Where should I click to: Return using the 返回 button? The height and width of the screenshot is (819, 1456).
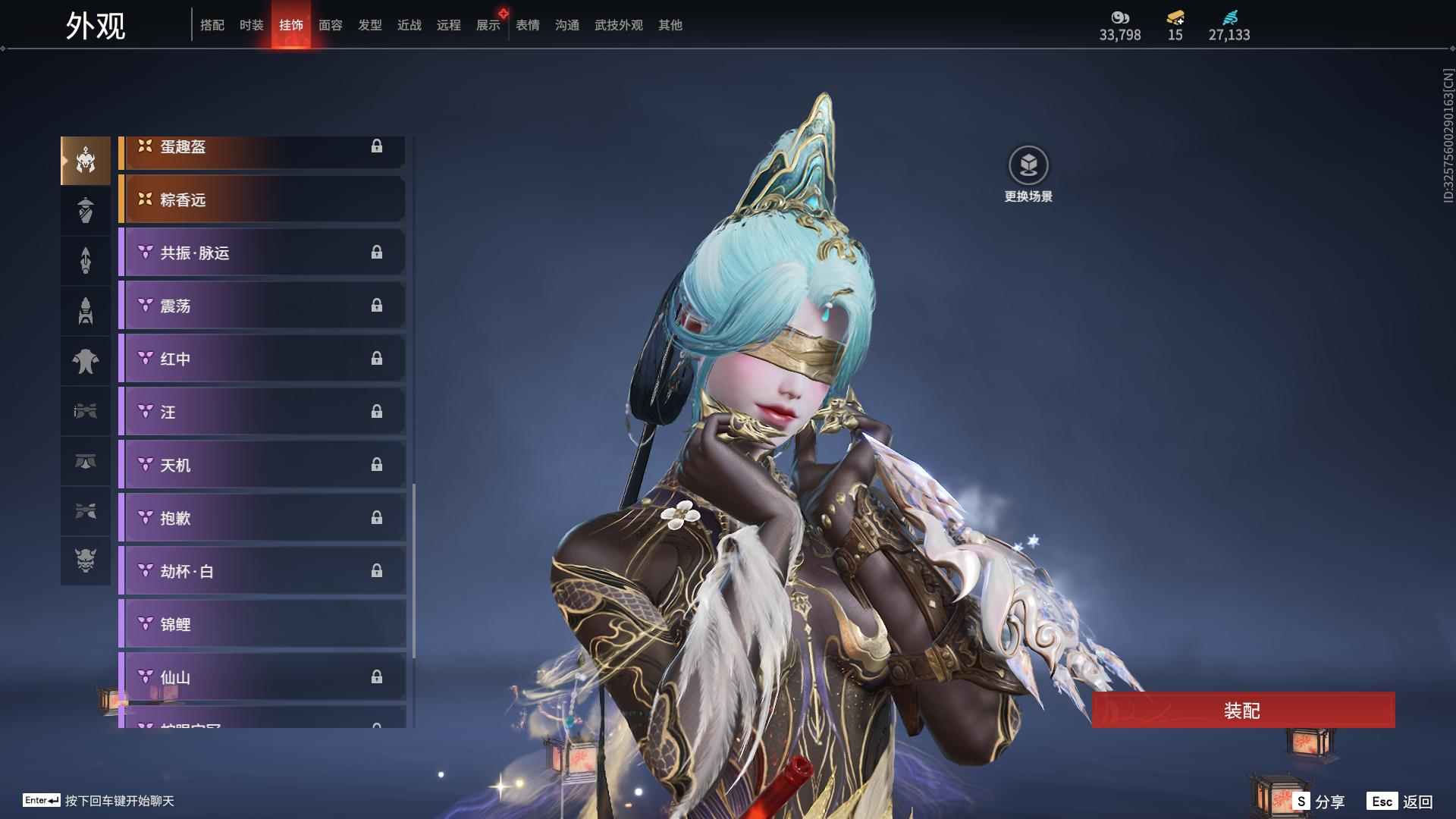pyautogui.click(x=1400, y=801)
